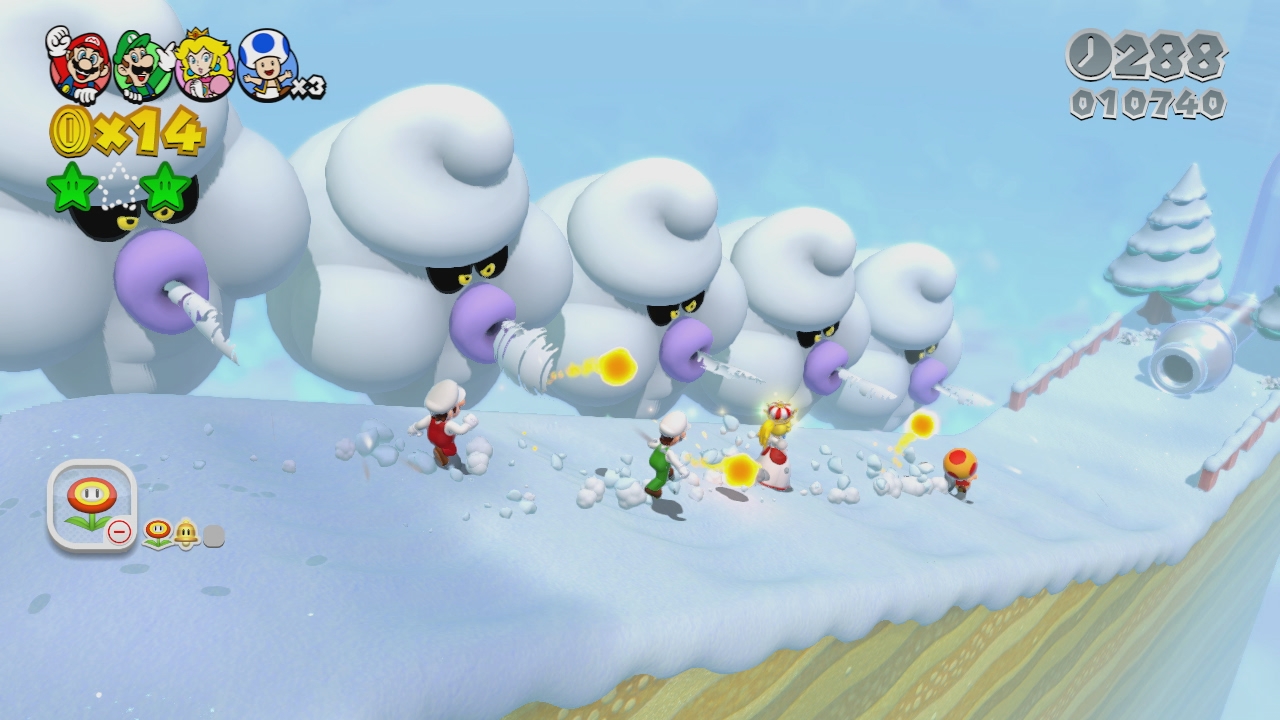
Task: Click the empty gray item stock slot
Action: 213,537
